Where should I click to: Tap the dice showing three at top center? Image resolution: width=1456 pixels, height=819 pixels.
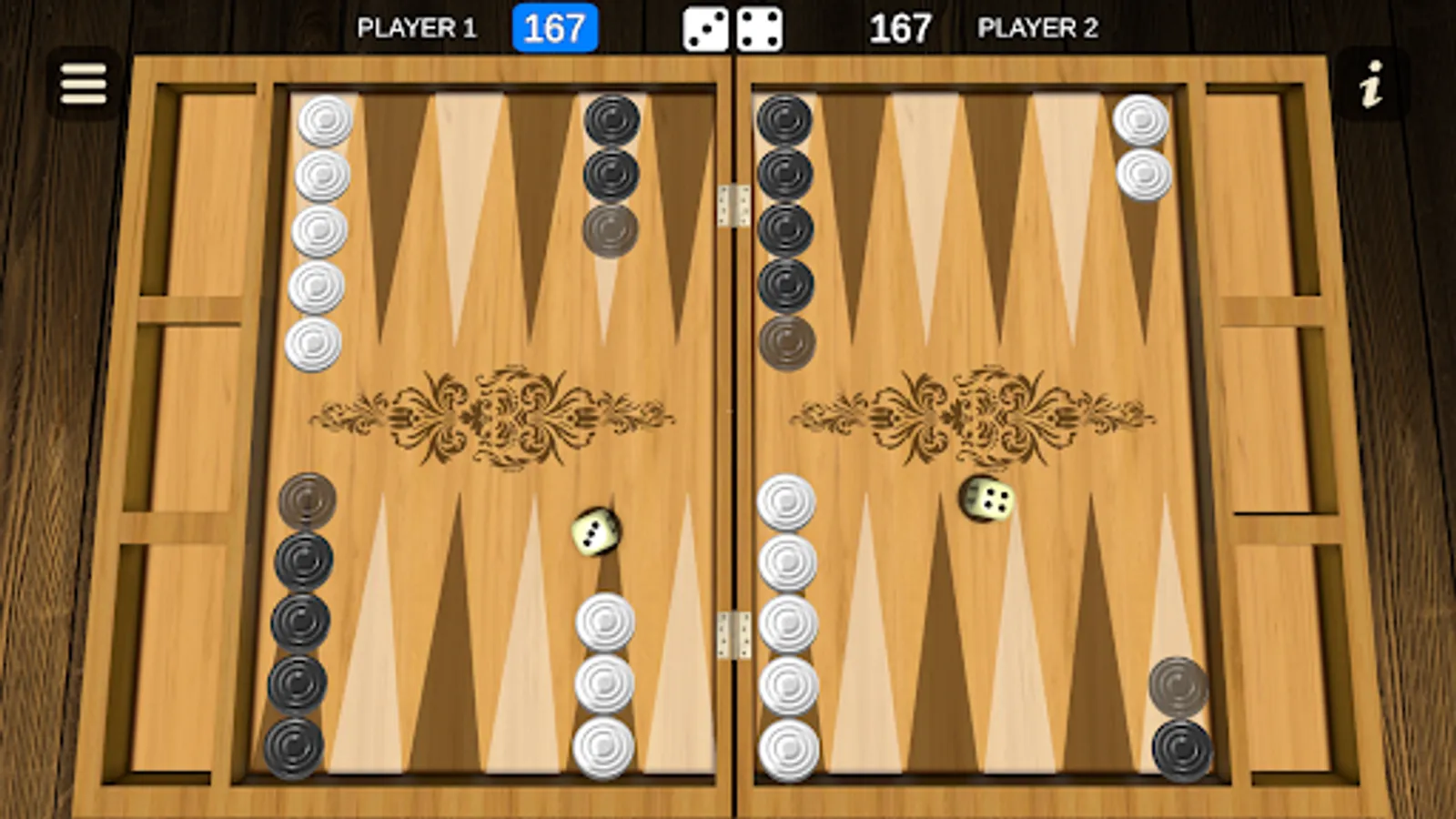click(703, 27)
